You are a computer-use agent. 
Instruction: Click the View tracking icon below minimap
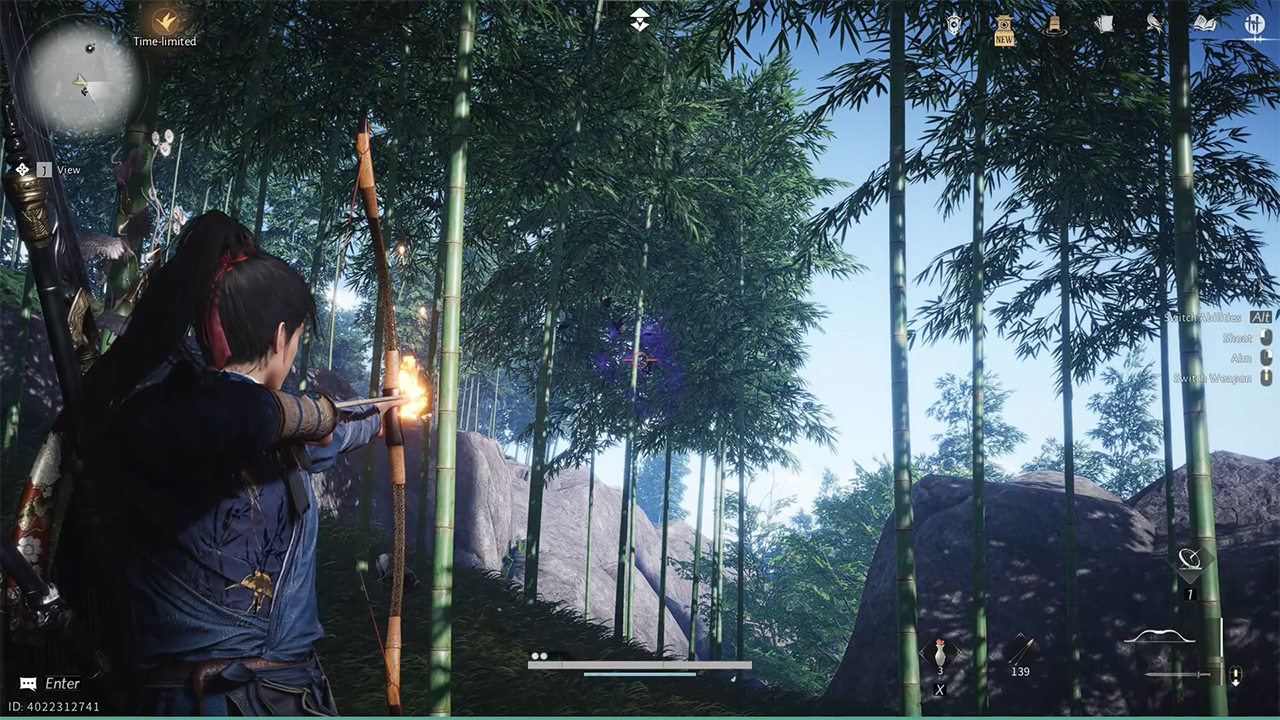[22, 170]
